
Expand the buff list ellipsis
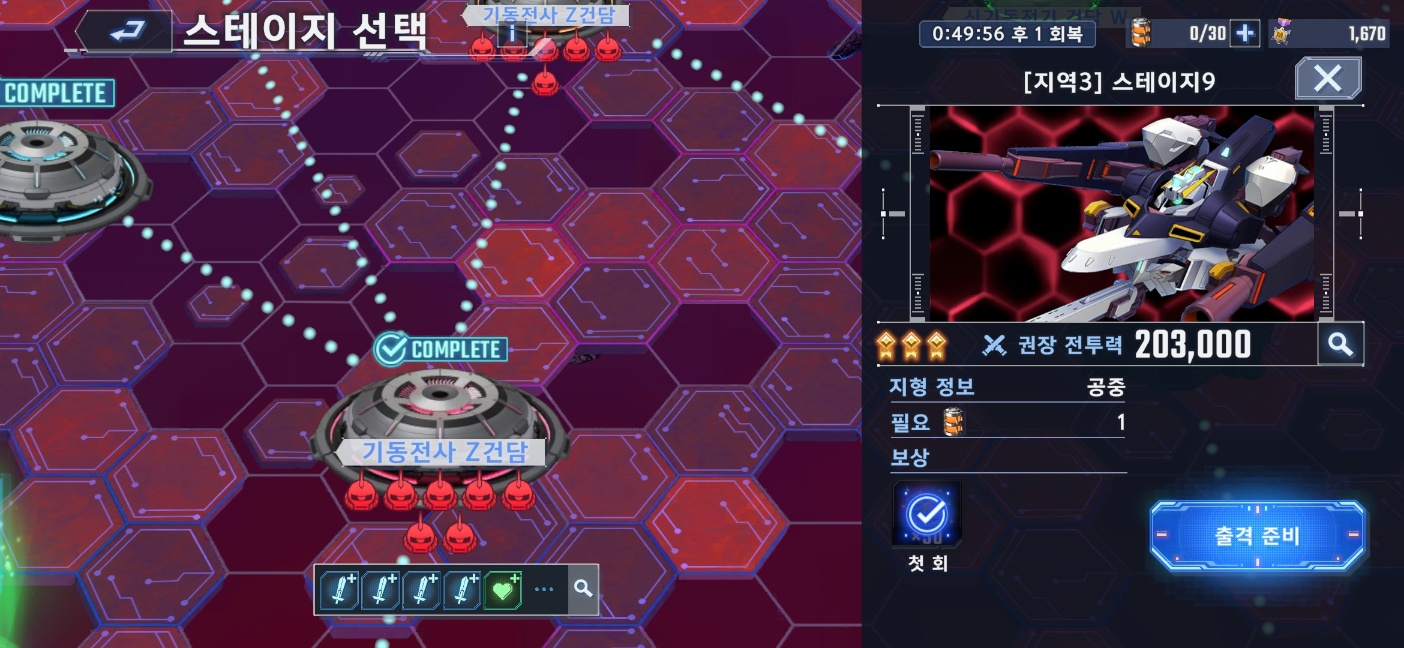point(544,590)
